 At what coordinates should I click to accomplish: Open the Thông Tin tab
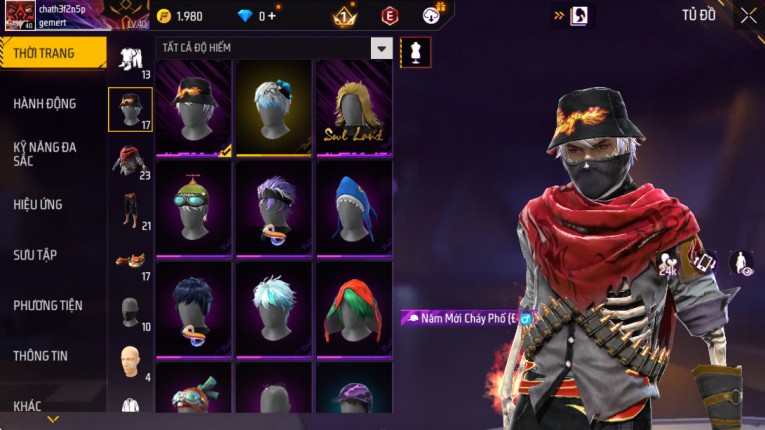click(x=41, y=356)
